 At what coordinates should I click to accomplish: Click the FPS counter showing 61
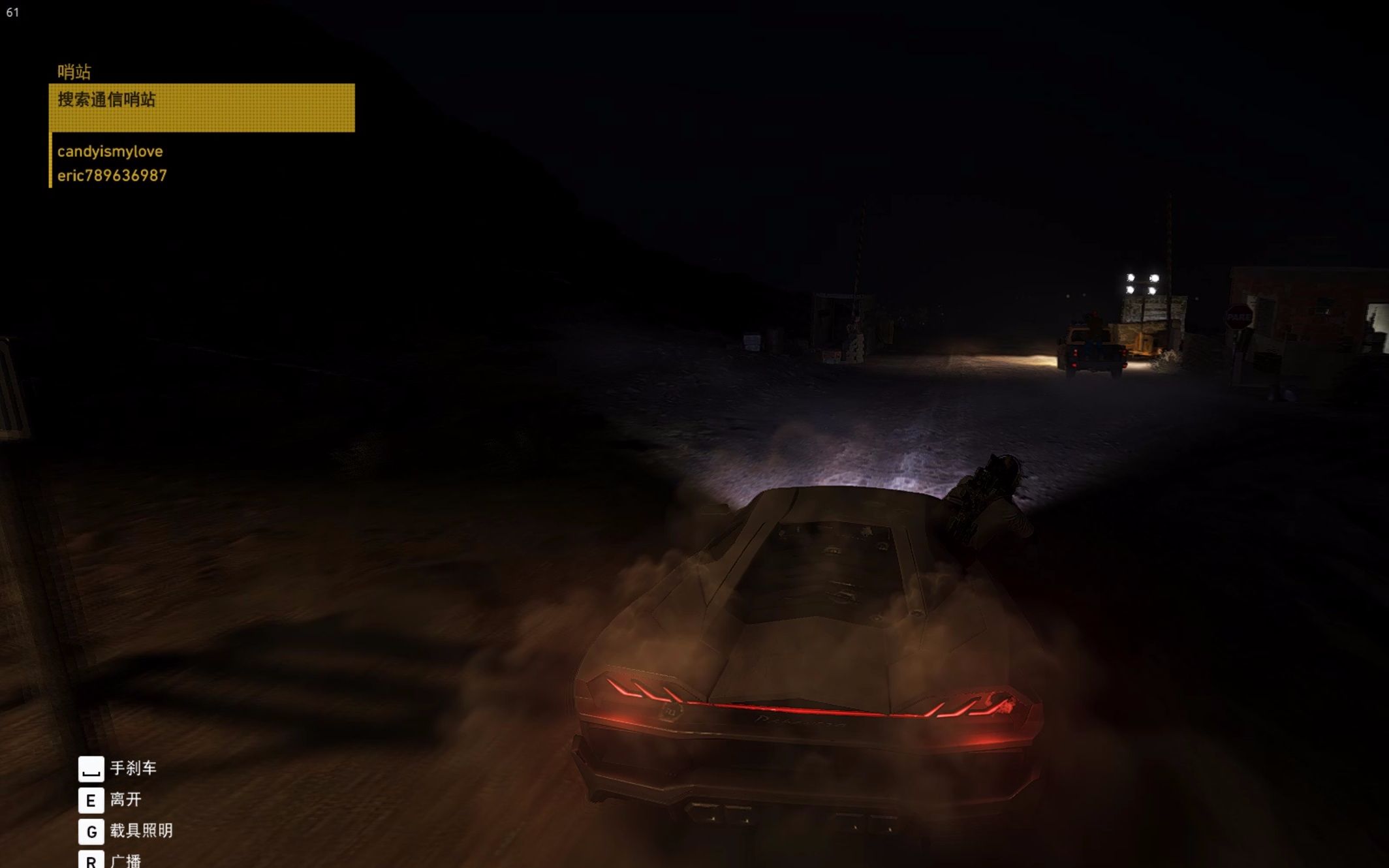pyautogui.click(x=12, y=12)
